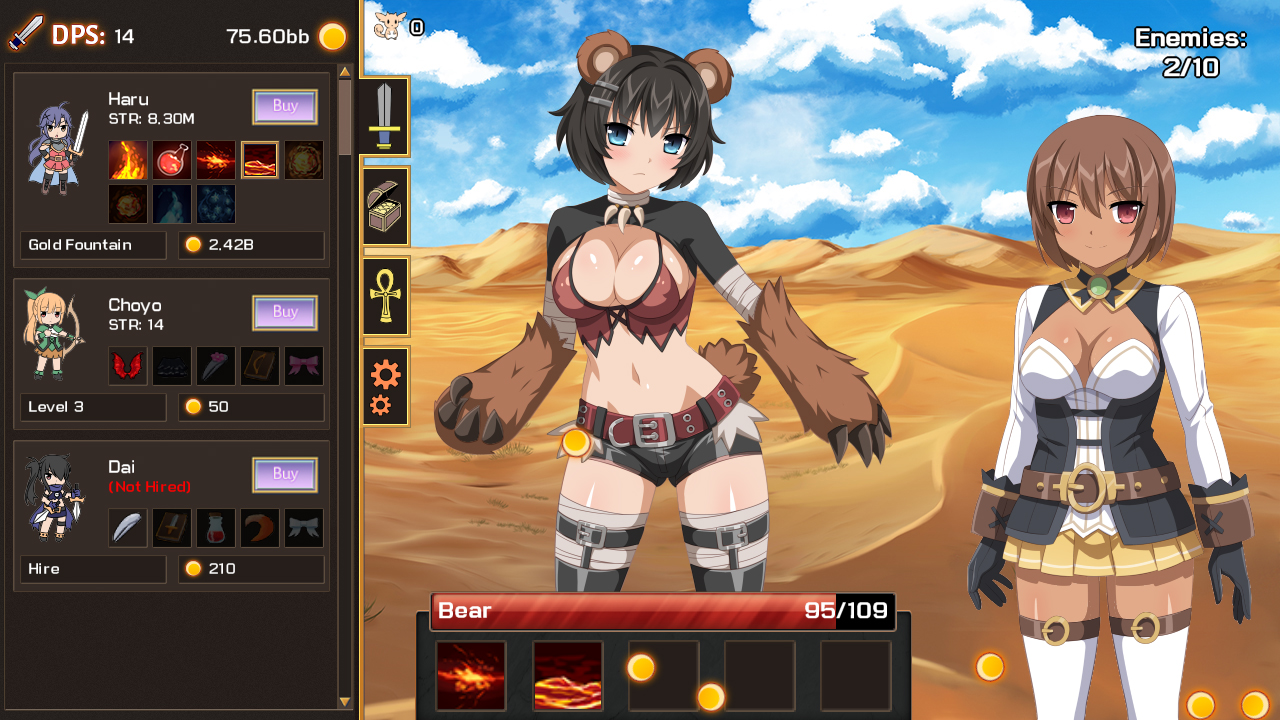Click the golden ankh sidebar icon
Viewport: 1280px width, 720px height.
[x=385, y=297]
